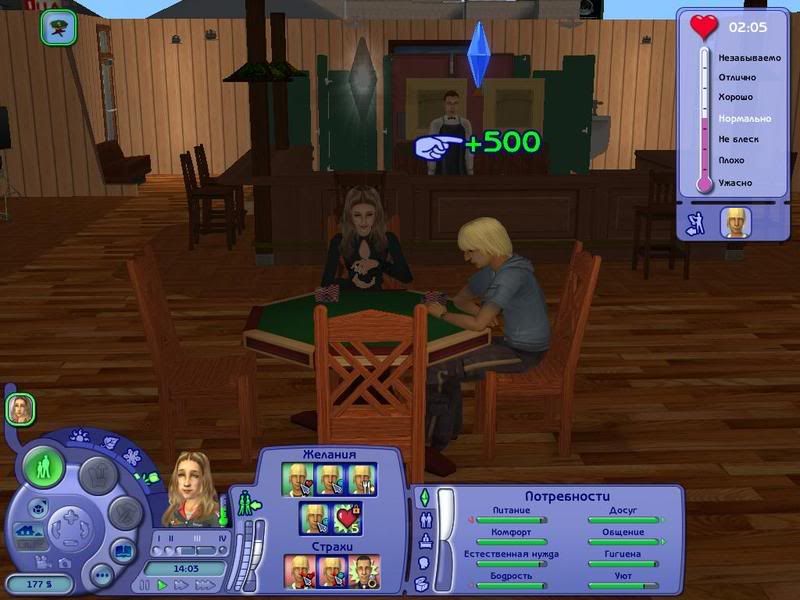Click the locked heart want with 5
The height and width of the screenshot is (600, 800).
[x=346, y=519]
